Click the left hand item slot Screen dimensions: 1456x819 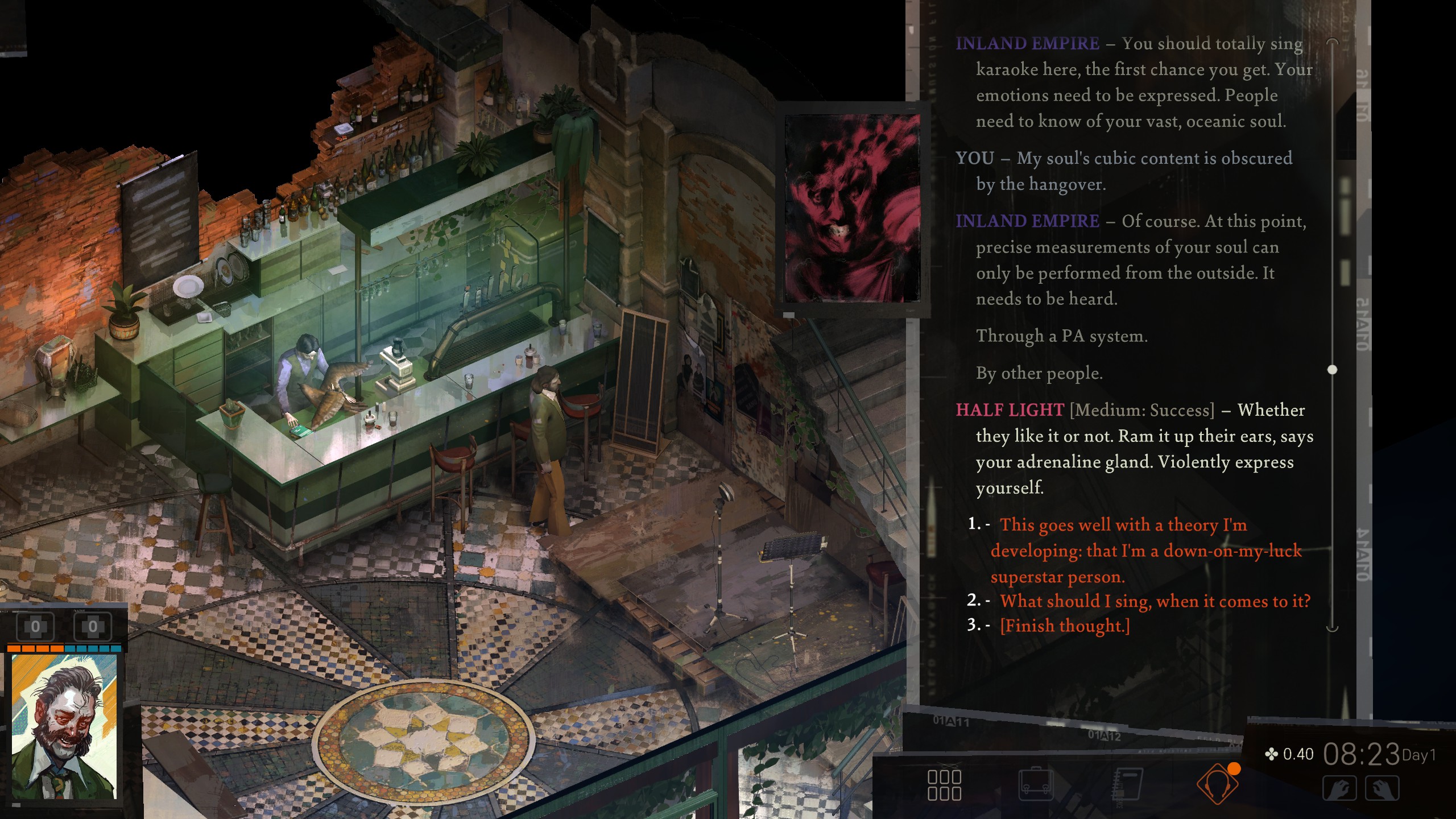tap(1339, 789)
